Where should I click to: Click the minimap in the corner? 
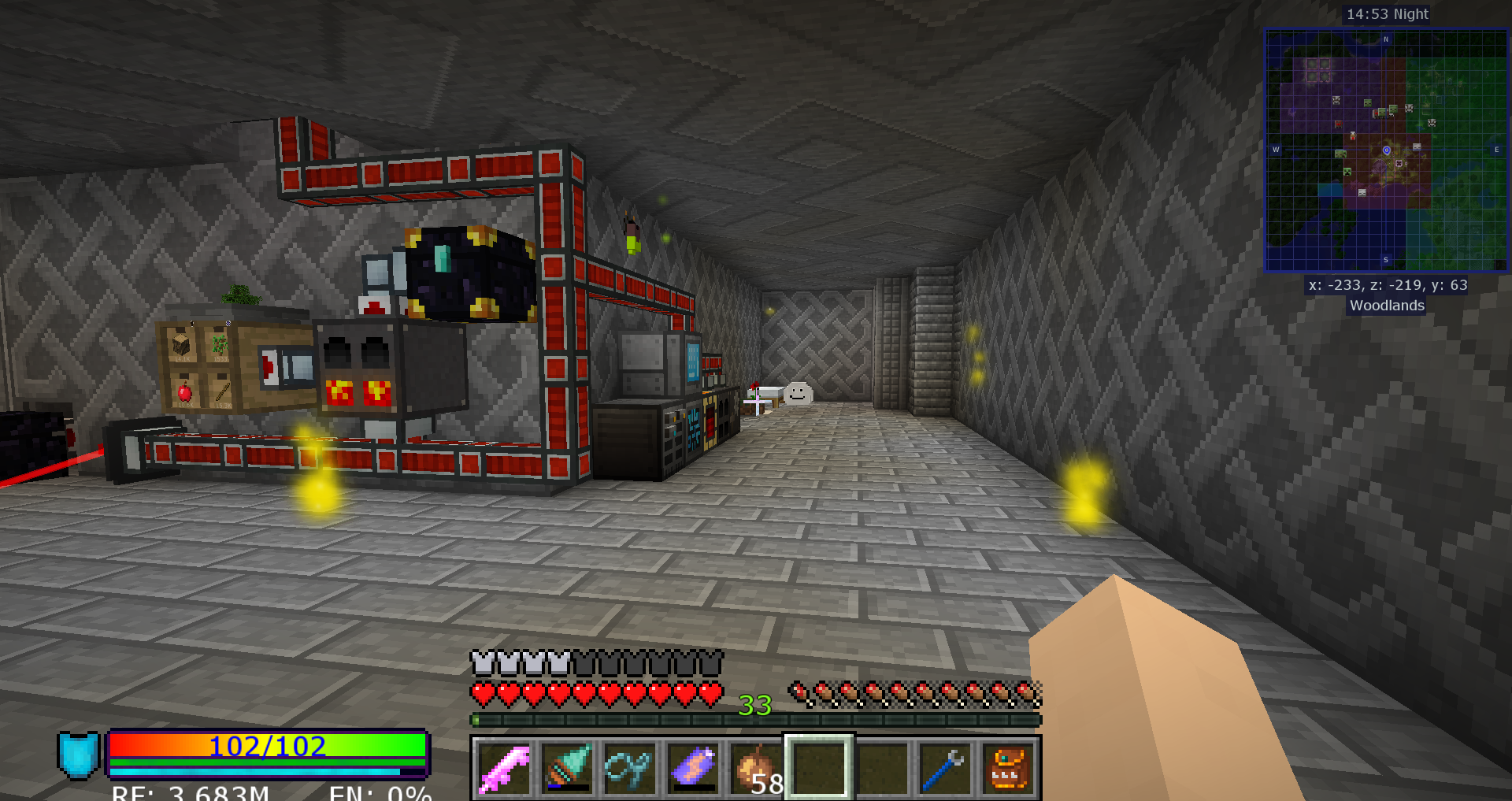[x=1386, y=150]
